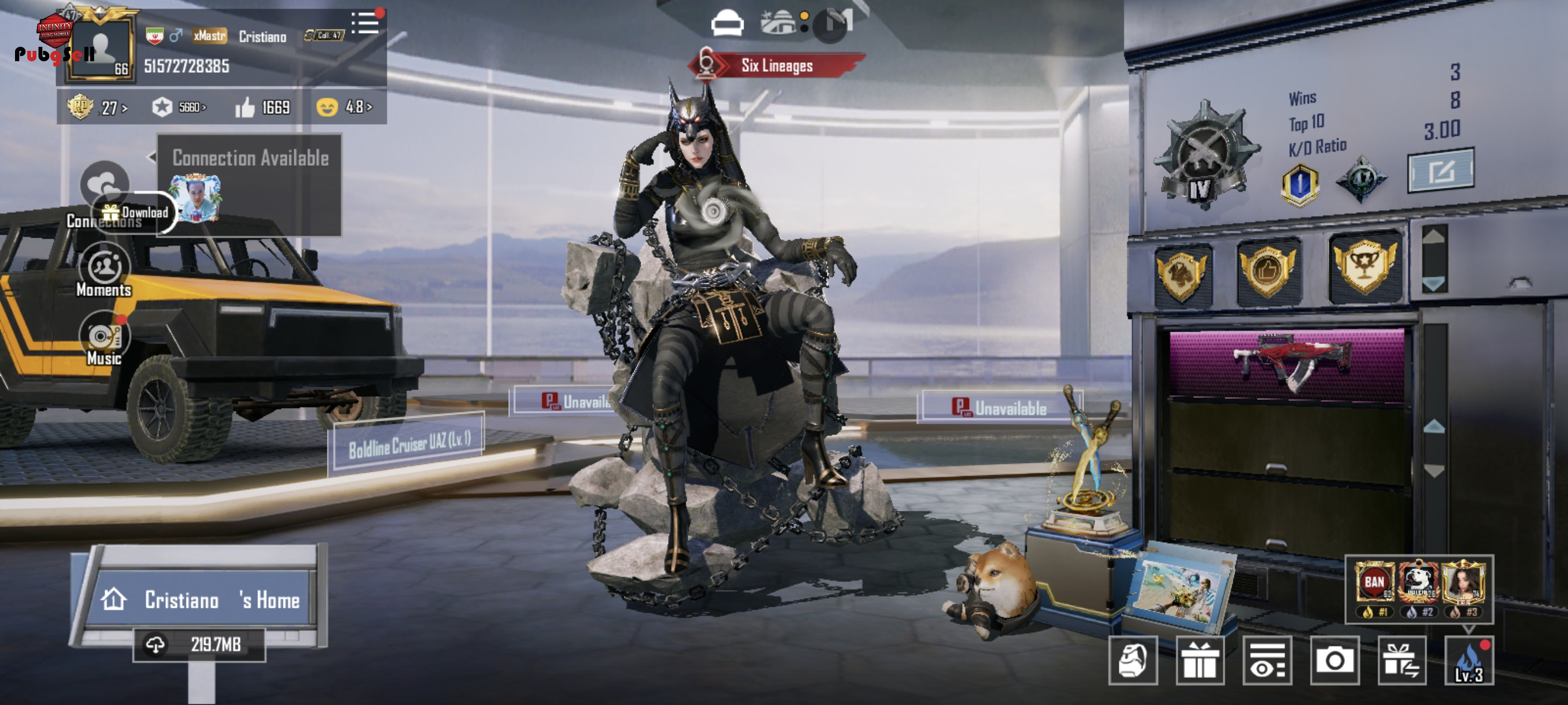The height and width of the screenshot is (705, 1568).
Task: Open the backpack inventory button
Action: 1133,661
